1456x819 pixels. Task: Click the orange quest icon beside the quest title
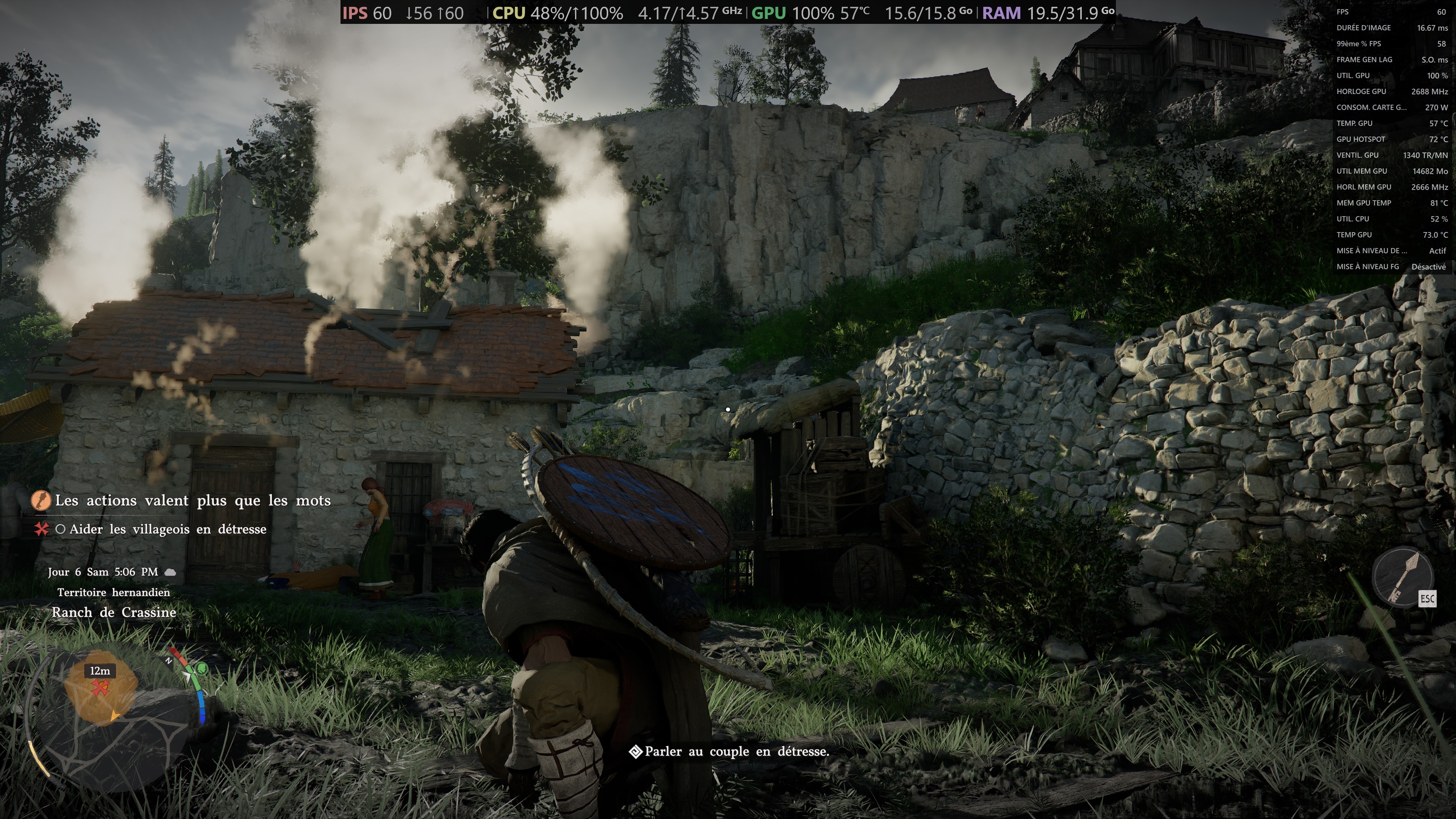[x=41, y=501]
